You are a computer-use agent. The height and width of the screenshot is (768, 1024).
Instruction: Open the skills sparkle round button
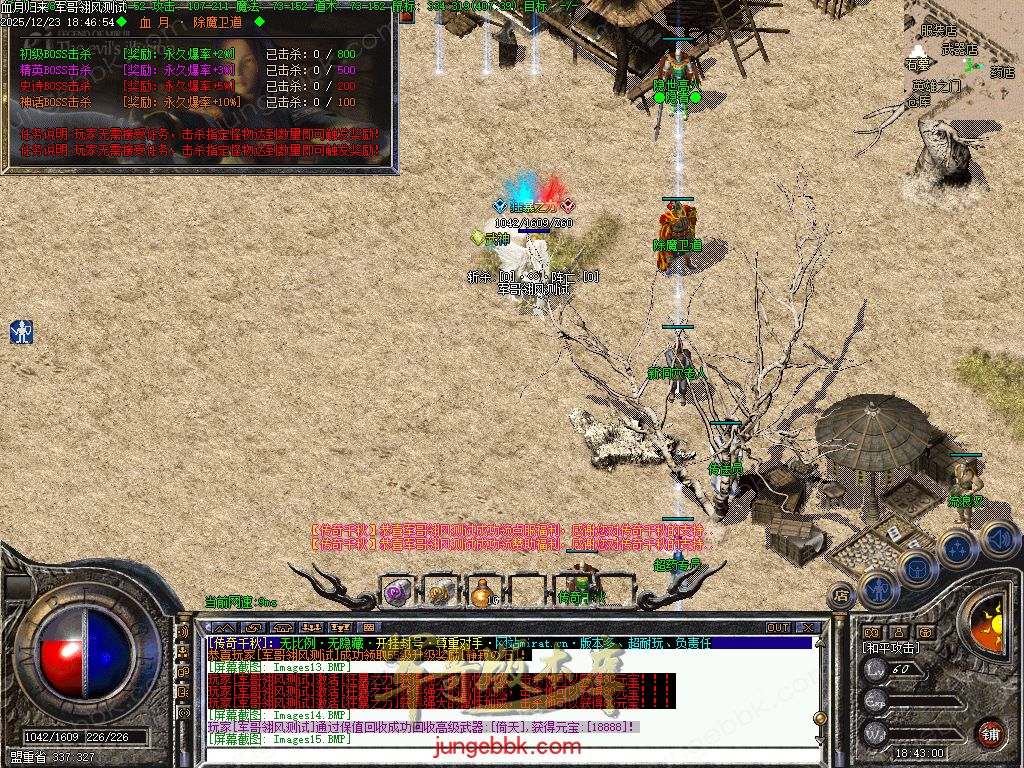click(957, 548)
